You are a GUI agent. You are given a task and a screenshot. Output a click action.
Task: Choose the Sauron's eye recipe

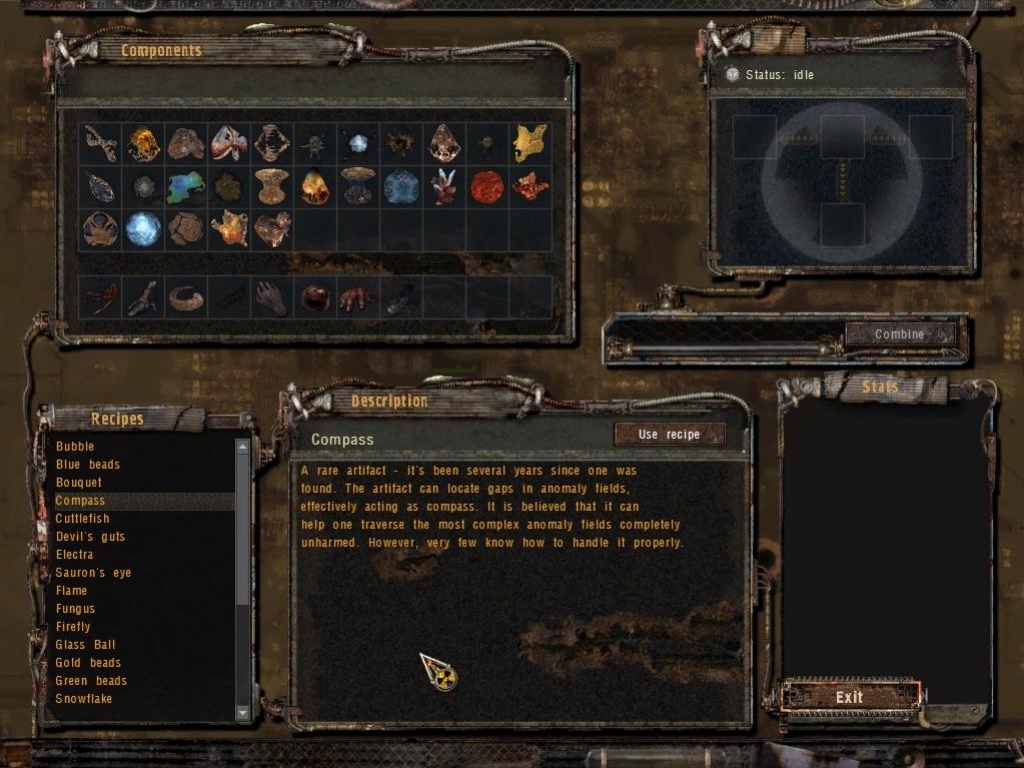(93, 572)
